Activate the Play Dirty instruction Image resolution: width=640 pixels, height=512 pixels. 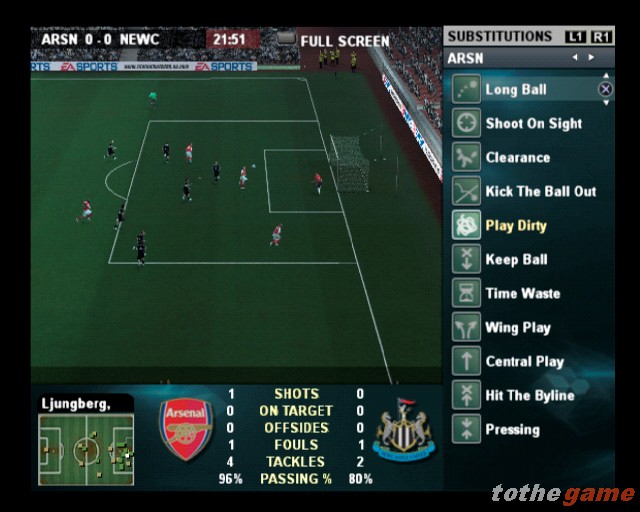click(x=515, y=226)
